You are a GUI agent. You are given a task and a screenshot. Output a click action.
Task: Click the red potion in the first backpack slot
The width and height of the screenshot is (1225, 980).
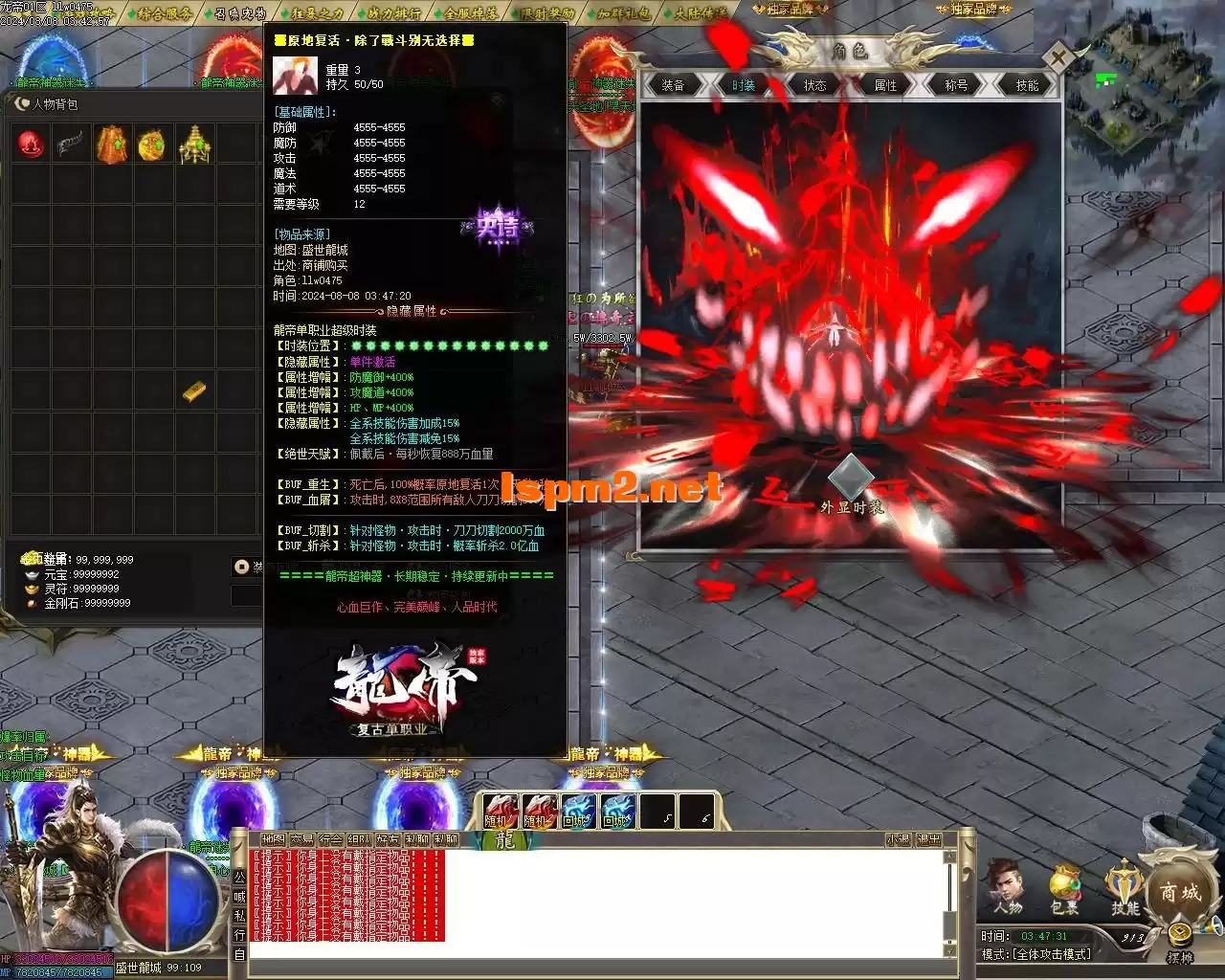29,145
